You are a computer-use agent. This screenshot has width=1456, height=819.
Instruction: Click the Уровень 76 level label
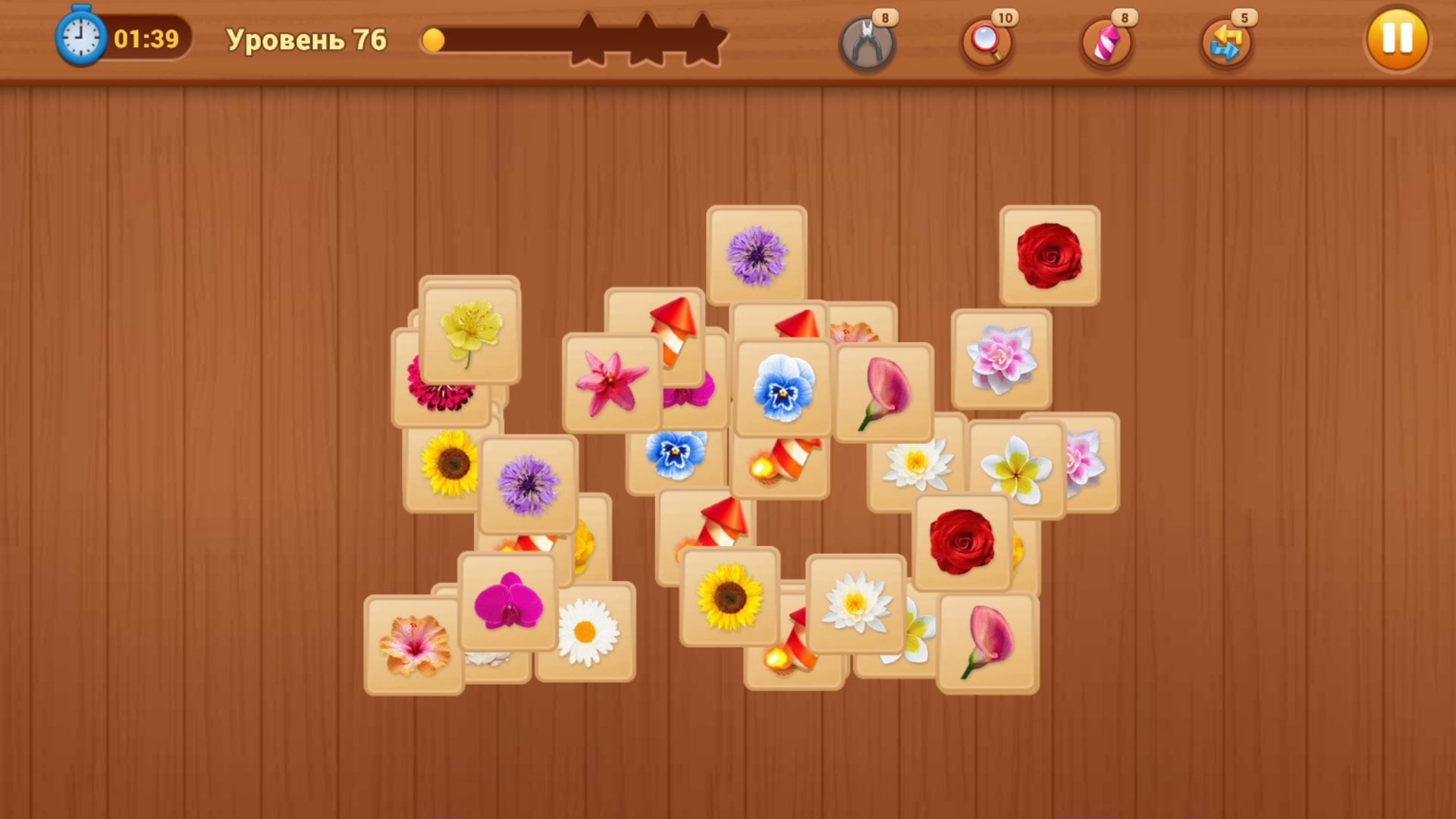[x=306, y=36]
